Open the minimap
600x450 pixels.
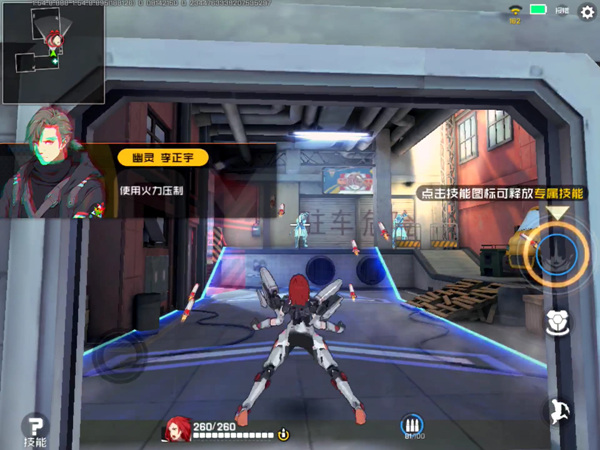pos(50,55)
